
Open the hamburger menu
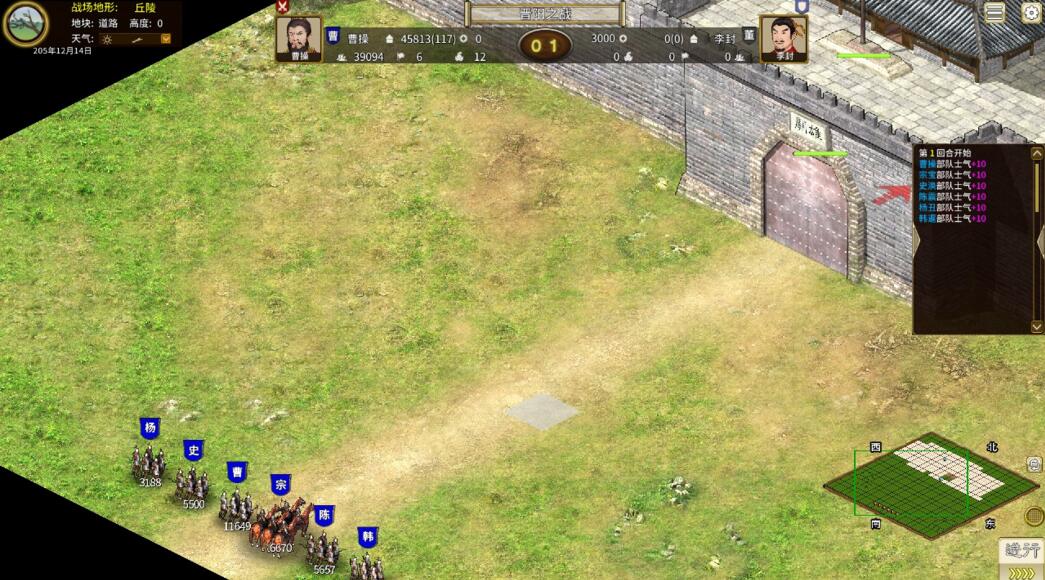(995, 12)
